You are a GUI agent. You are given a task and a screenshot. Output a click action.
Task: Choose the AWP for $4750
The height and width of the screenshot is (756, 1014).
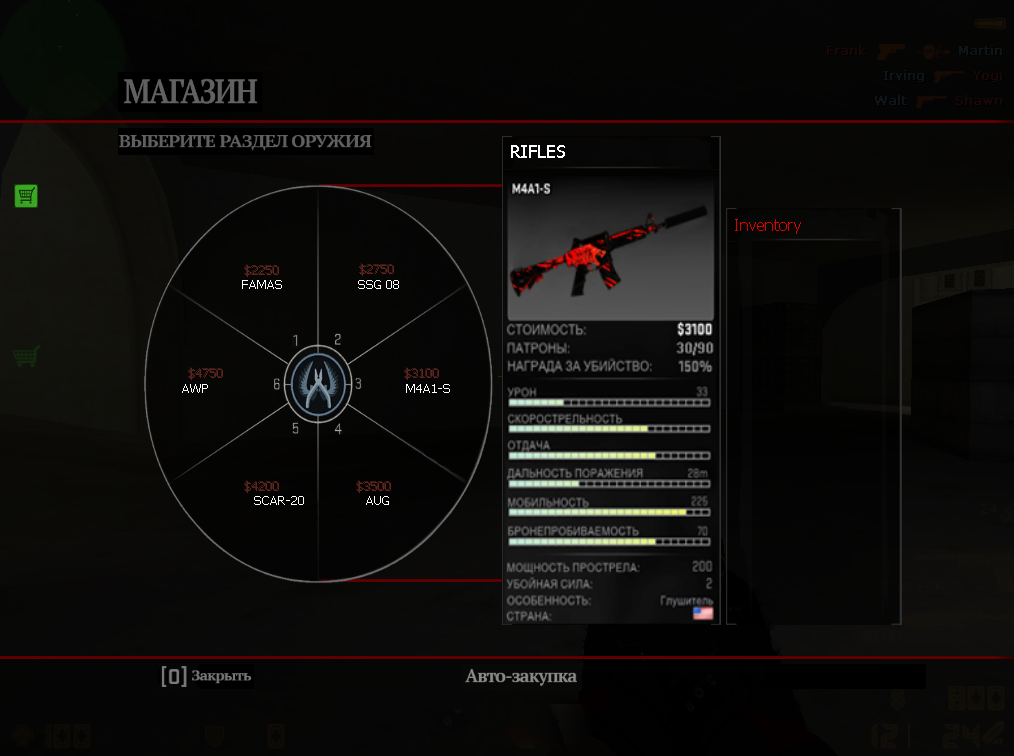[x=200, y=381]
